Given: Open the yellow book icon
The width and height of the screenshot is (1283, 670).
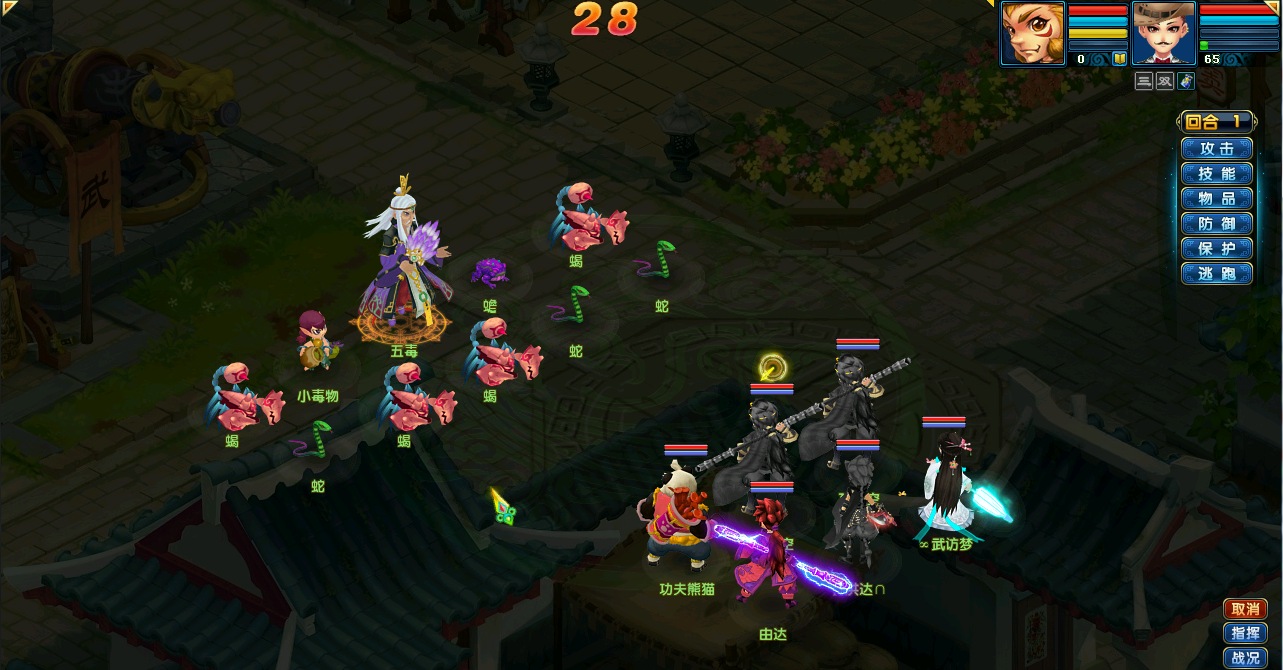Looking at the screenshot, I should pos(1120,59).
